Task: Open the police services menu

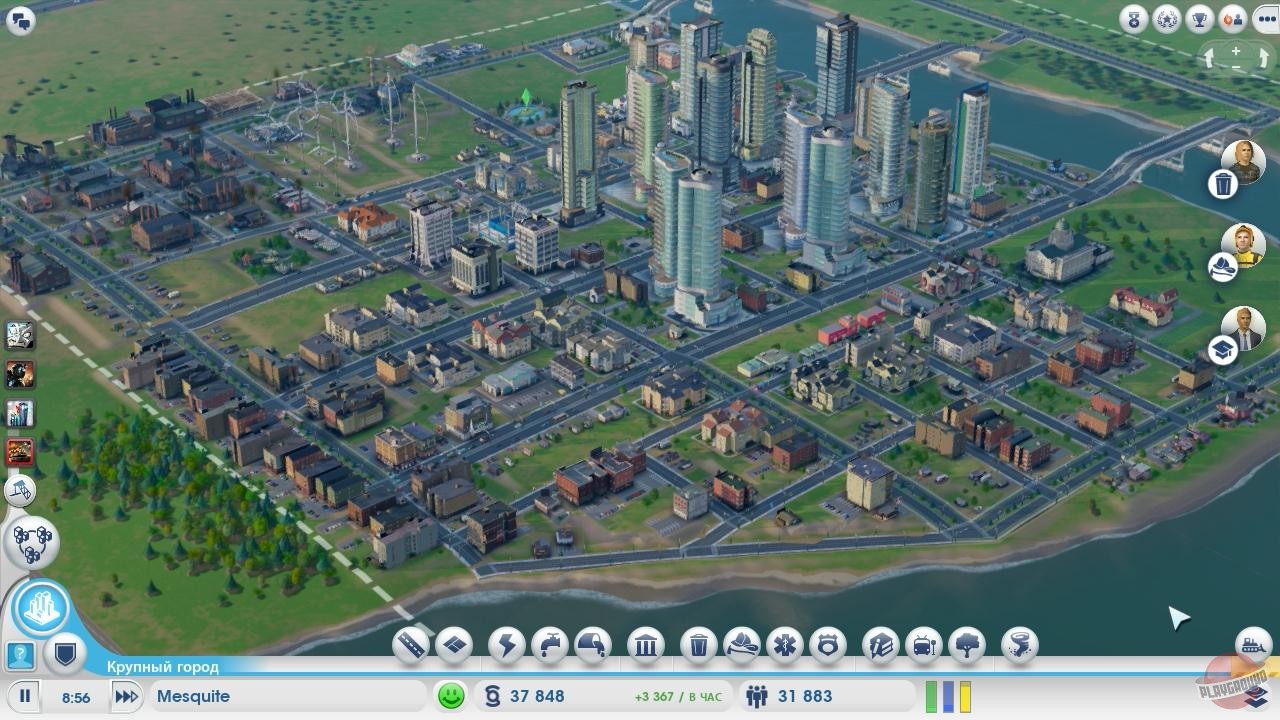Action: (829, 644)
